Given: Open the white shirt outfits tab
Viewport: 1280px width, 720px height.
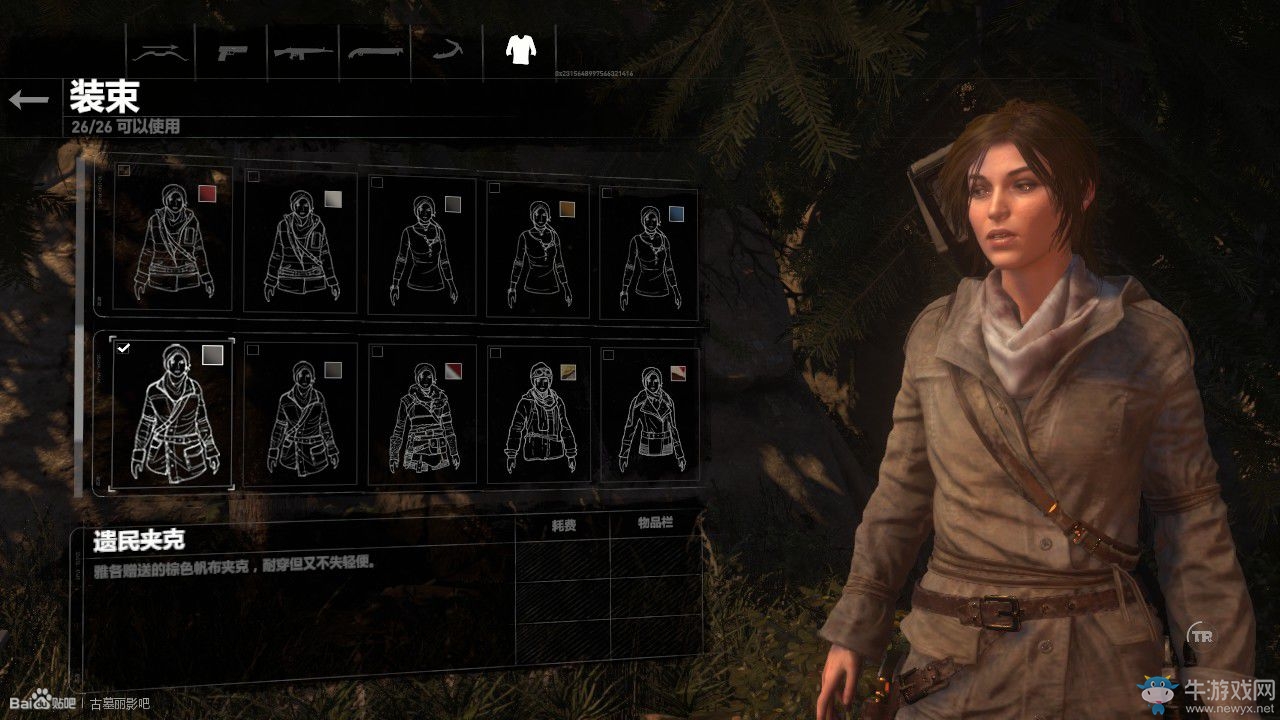Looking at the screenshot, I should pyautogui.click(x=519, y=49).
